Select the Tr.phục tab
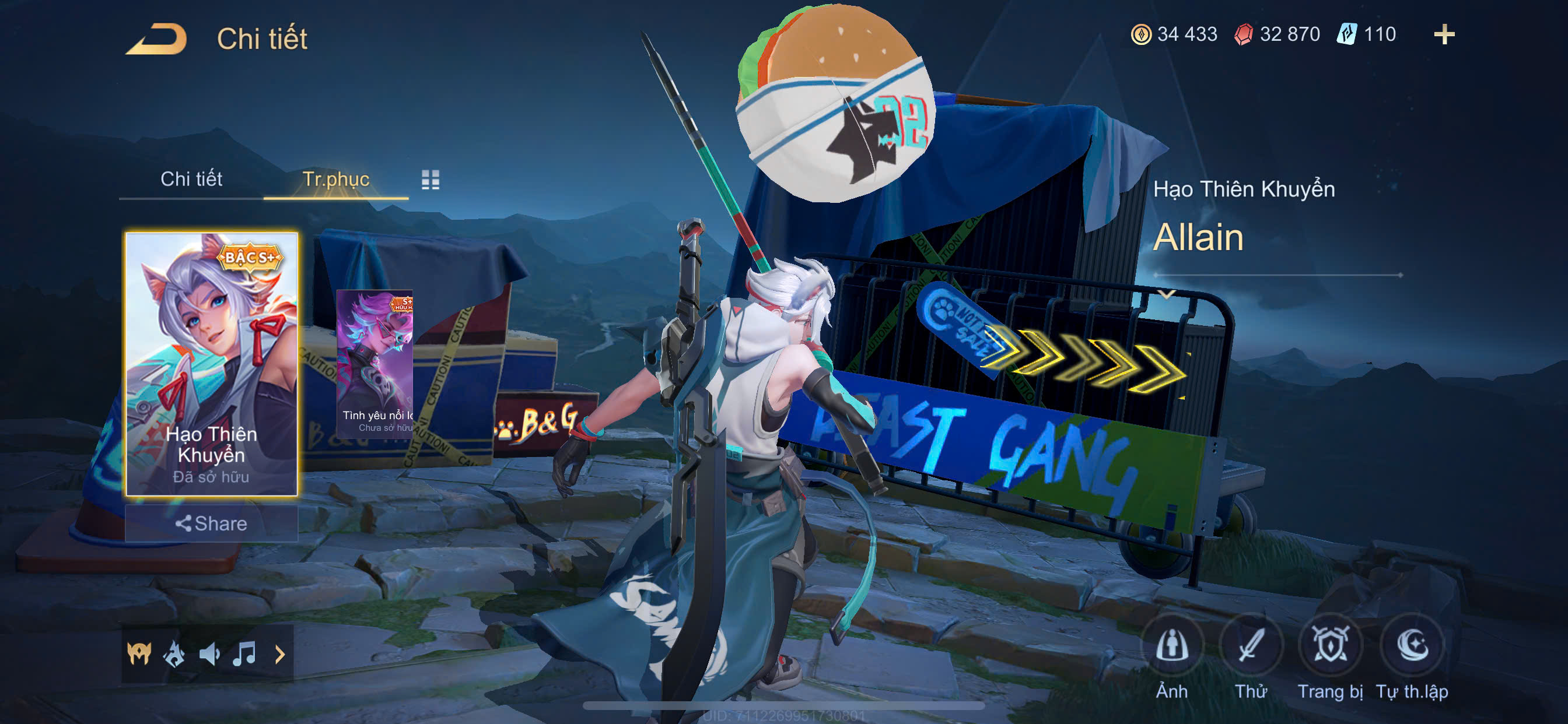Viewport: 1568px width, 724px height. (335, 179)
